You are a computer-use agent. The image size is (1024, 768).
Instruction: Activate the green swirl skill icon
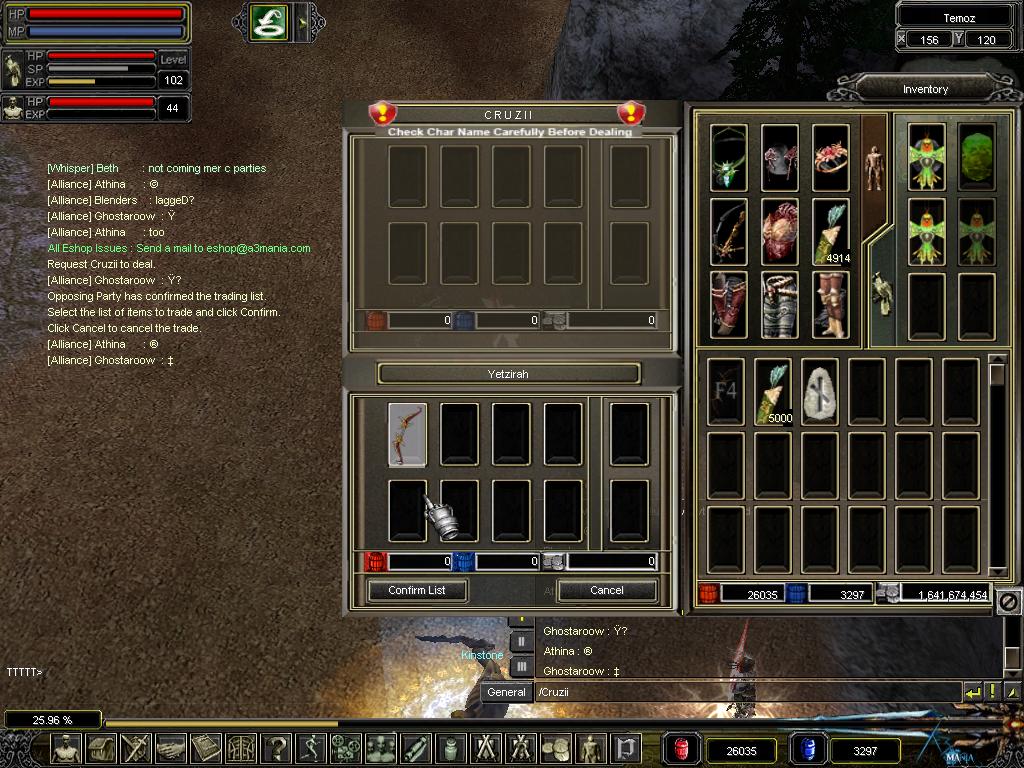click(270, 22)
